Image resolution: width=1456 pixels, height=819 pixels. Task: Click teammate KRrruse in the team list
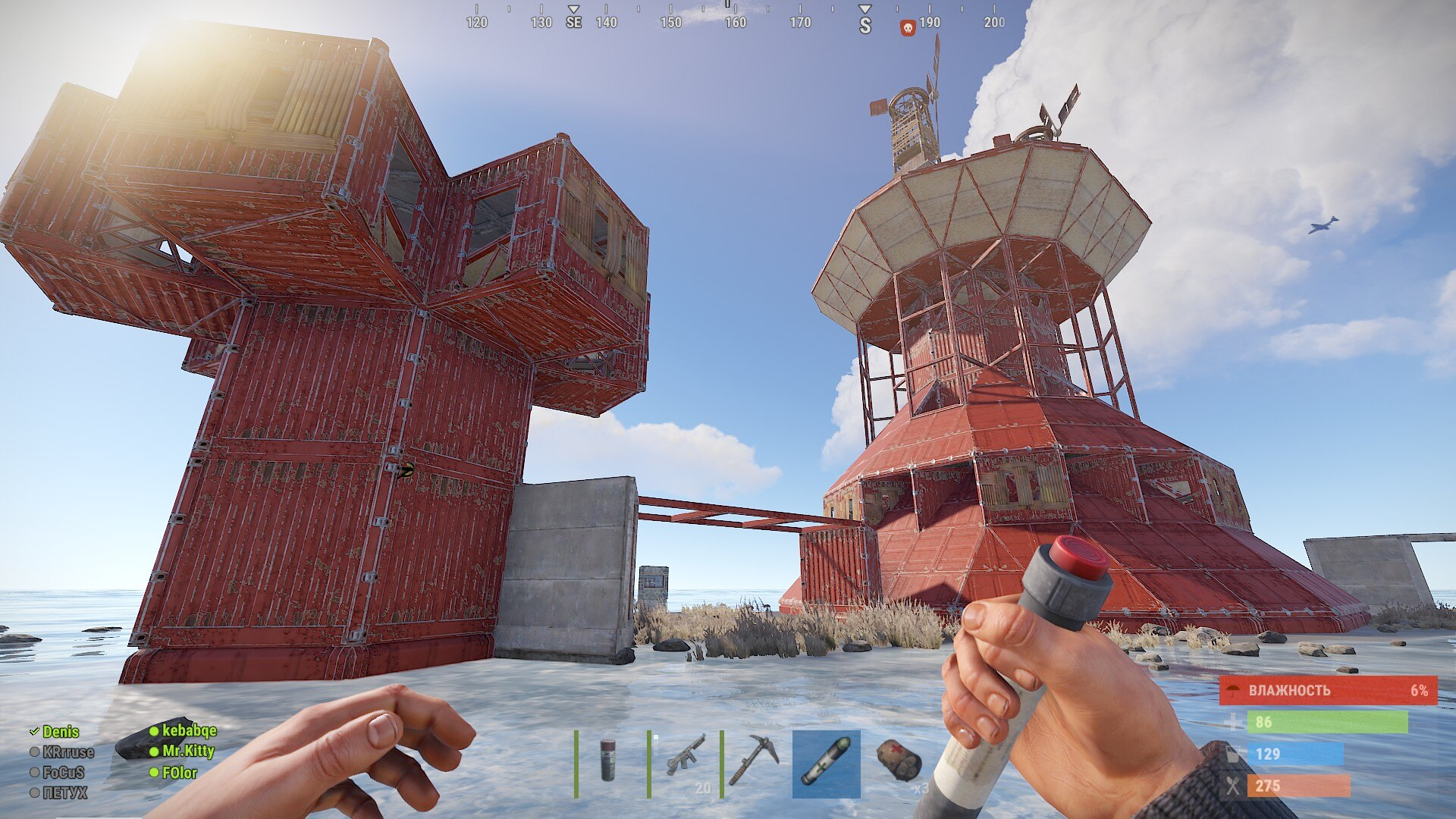pyautogui.click(x=67, y=752)
